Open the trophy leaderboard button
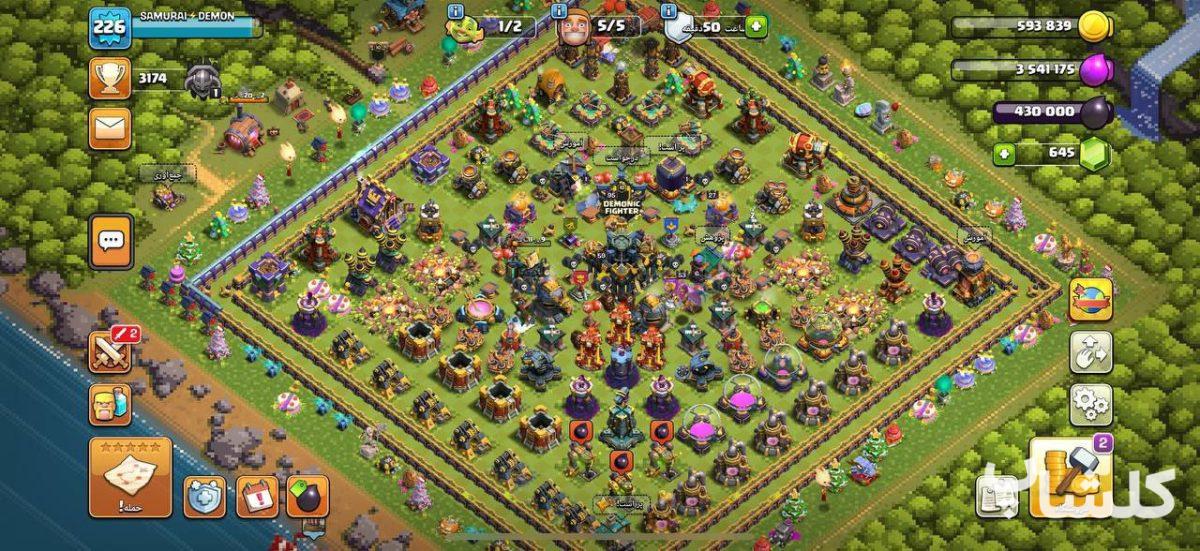 coord(109,78)
